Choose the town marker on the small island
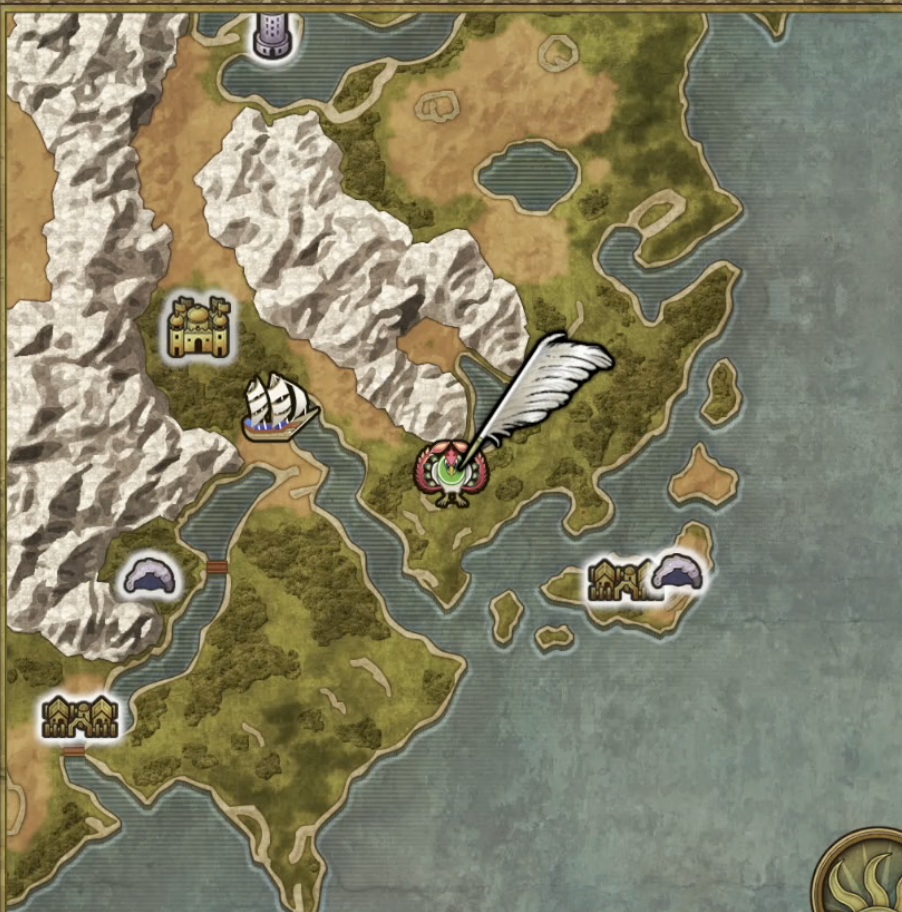The height and width of the screenshot is (912, 902). (x=618, y=580)
